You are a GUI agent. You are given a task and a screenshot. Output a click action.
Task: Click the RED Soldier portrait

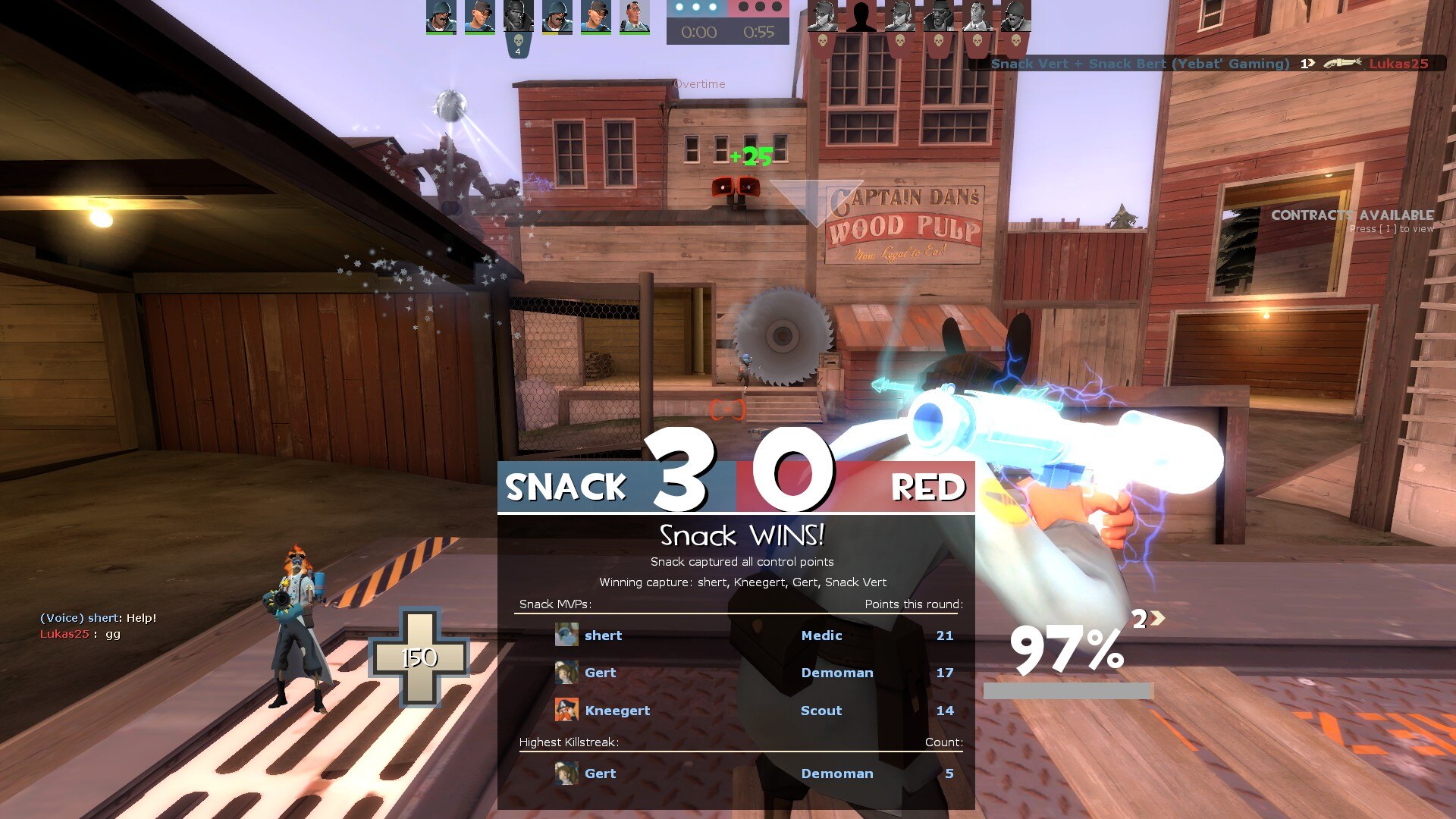coord(1015,17)
